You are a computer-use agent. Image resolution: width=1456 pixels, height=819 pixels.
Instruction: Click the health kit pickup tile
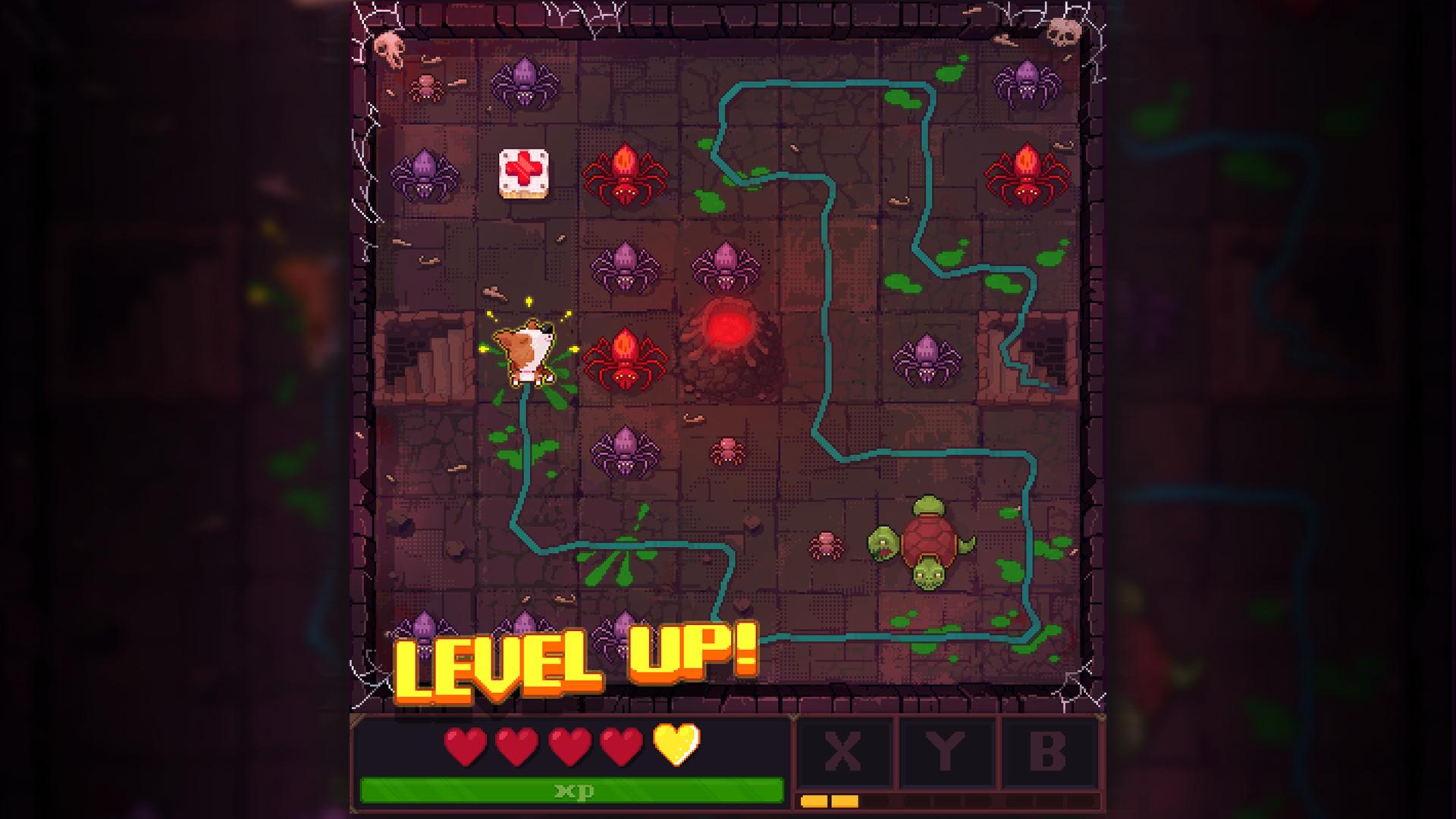[x=523, y=173]
